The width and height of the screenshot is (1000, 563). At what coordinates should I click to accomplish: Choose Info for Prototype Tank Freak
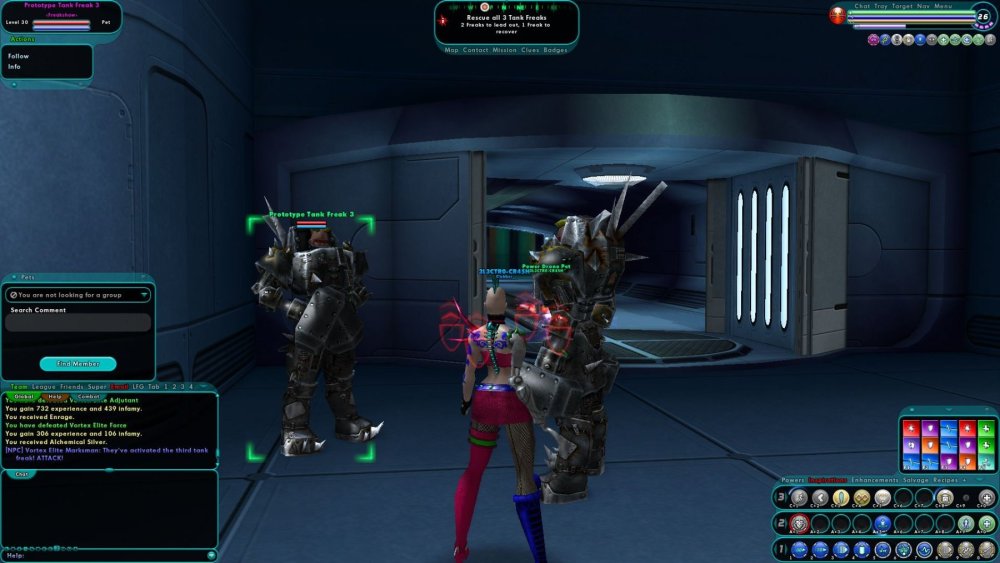pos(15,67)
